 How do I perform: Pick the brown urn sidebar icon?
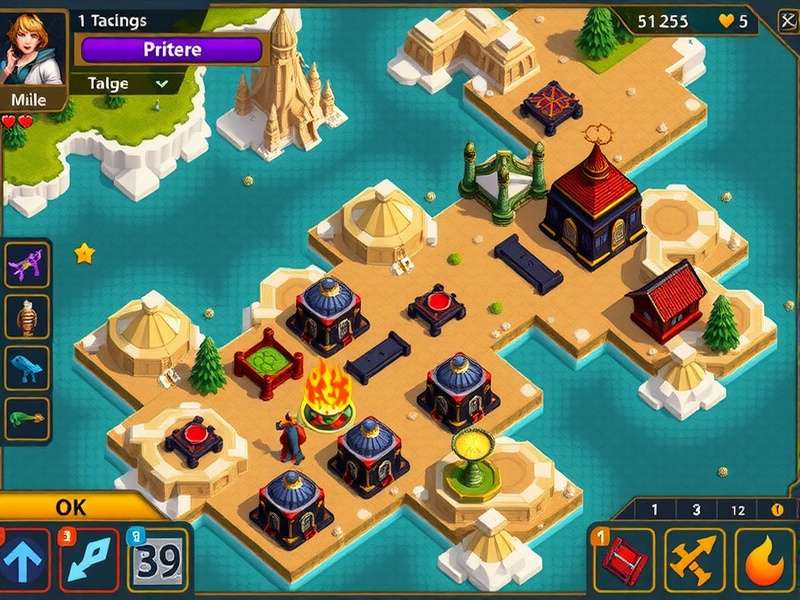pyautogui.click(x=26, y=318)
